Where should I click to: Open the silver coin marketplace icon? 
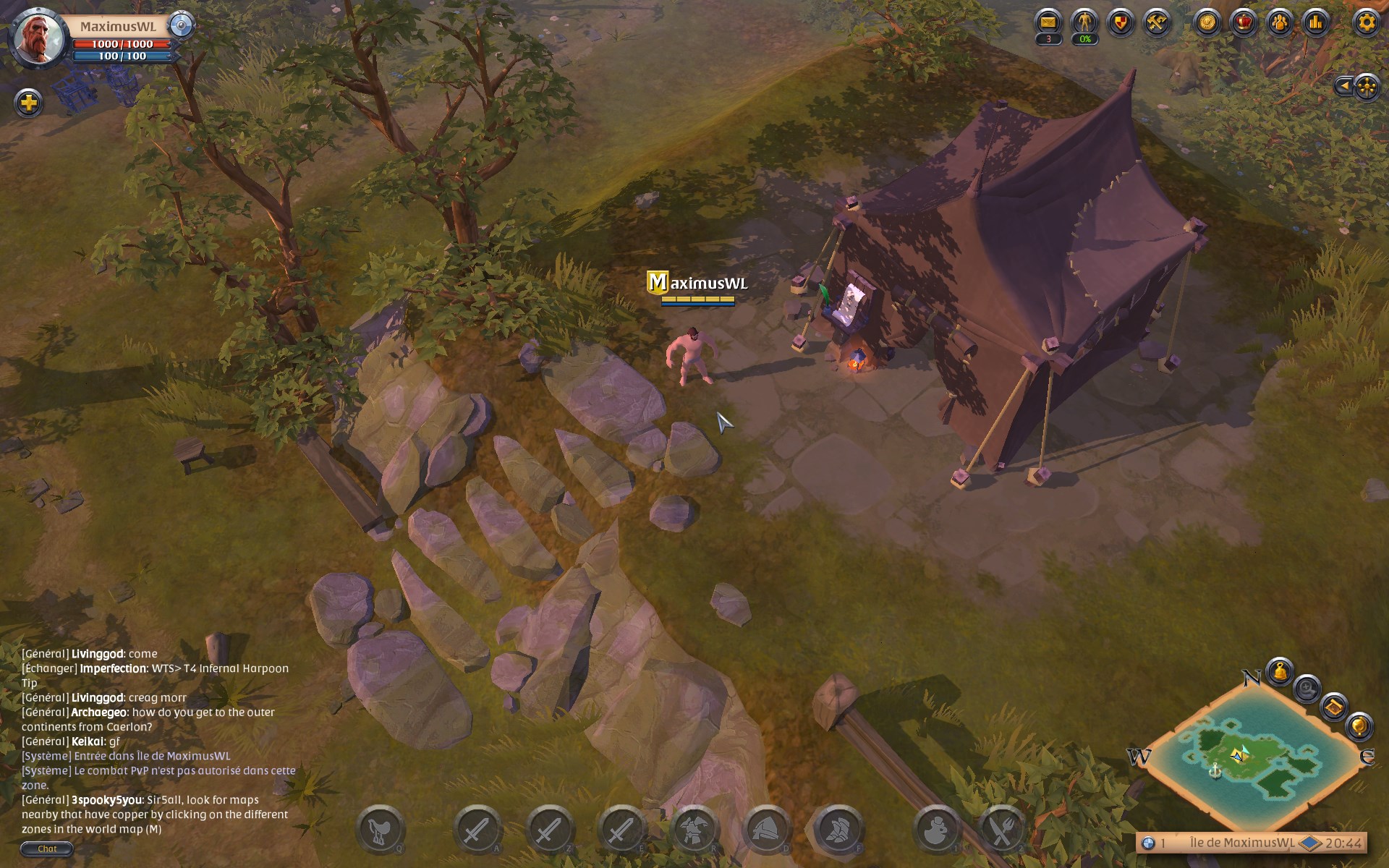coord(1207,22)
